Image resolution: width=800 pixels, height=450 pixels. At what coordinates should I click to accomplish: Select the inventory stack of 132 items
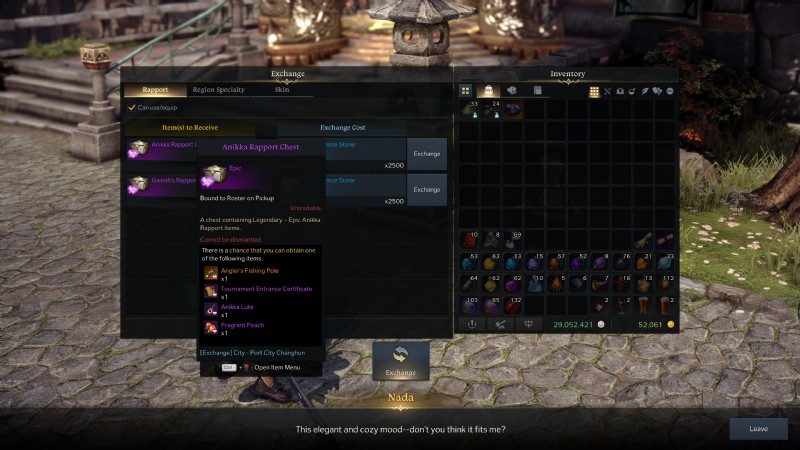coord(513,304)
